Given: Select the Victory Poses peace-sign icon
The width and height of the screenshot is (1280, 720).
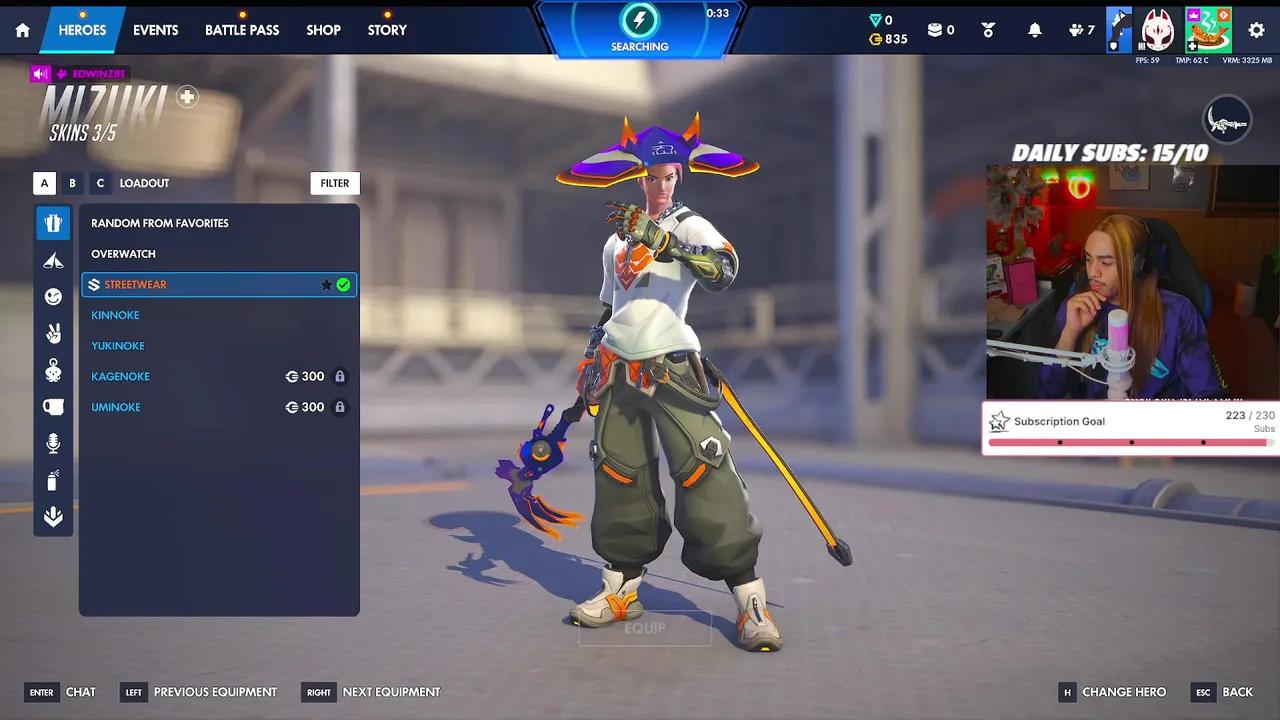Looking at the screenshot, I should pyautogui.click(x=53, y=332).
